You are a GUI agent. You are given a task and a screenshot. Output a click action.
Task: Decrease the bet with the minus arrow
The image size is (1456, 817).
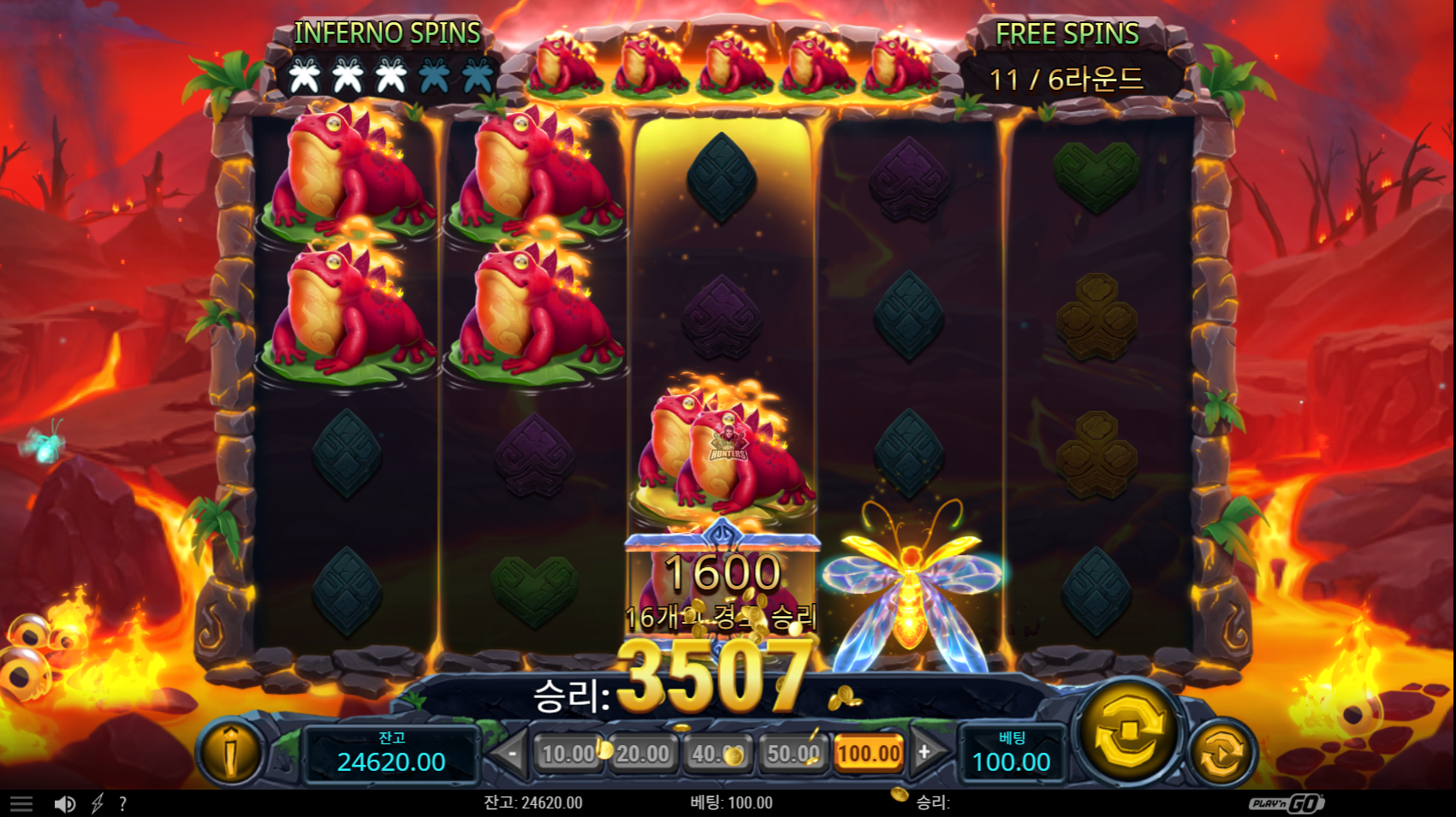pos(511,754)
